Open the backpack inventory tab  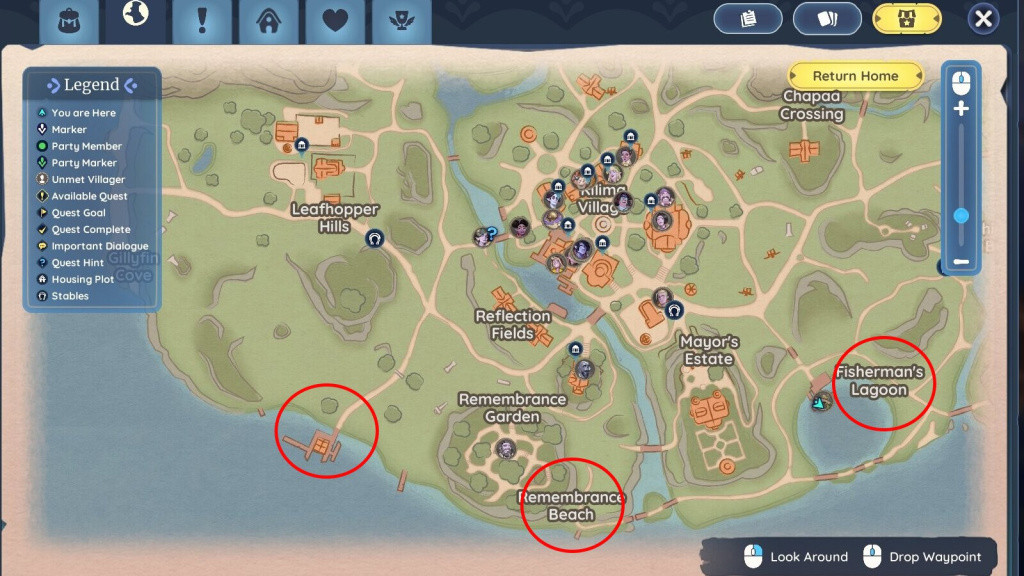tap(69, 21)
